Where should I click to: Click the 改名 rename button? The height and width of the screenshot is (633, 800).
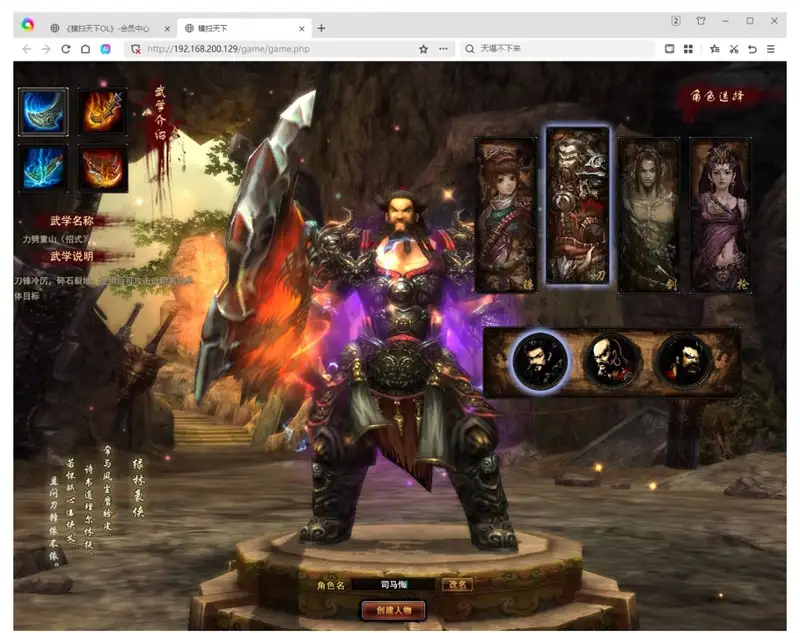457,585
